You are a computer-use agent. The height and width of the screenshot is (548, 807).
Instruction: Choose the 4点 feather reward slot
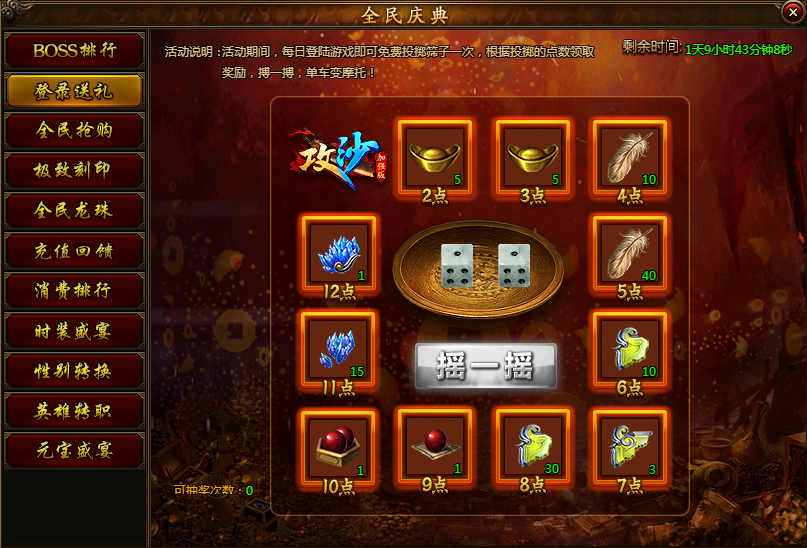coord(630,156)
